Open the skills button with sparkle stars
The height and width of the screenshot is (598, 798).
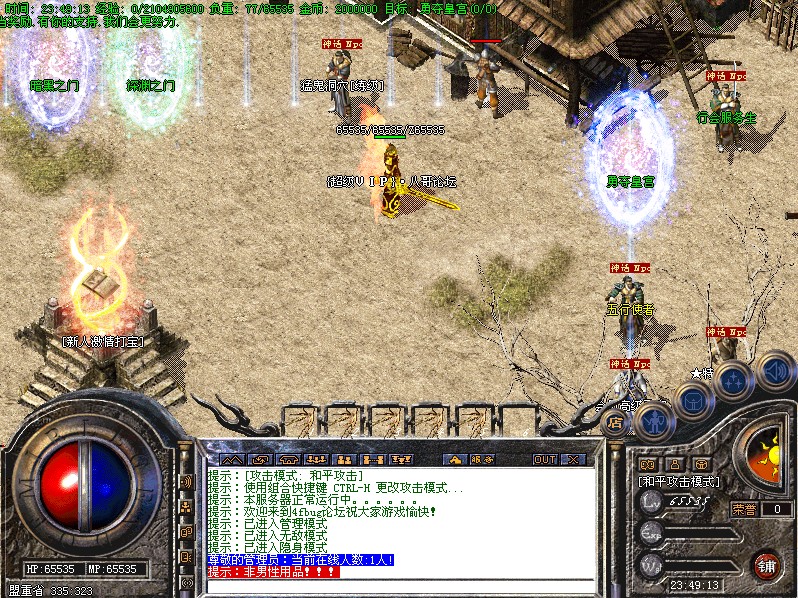point(733,381)
